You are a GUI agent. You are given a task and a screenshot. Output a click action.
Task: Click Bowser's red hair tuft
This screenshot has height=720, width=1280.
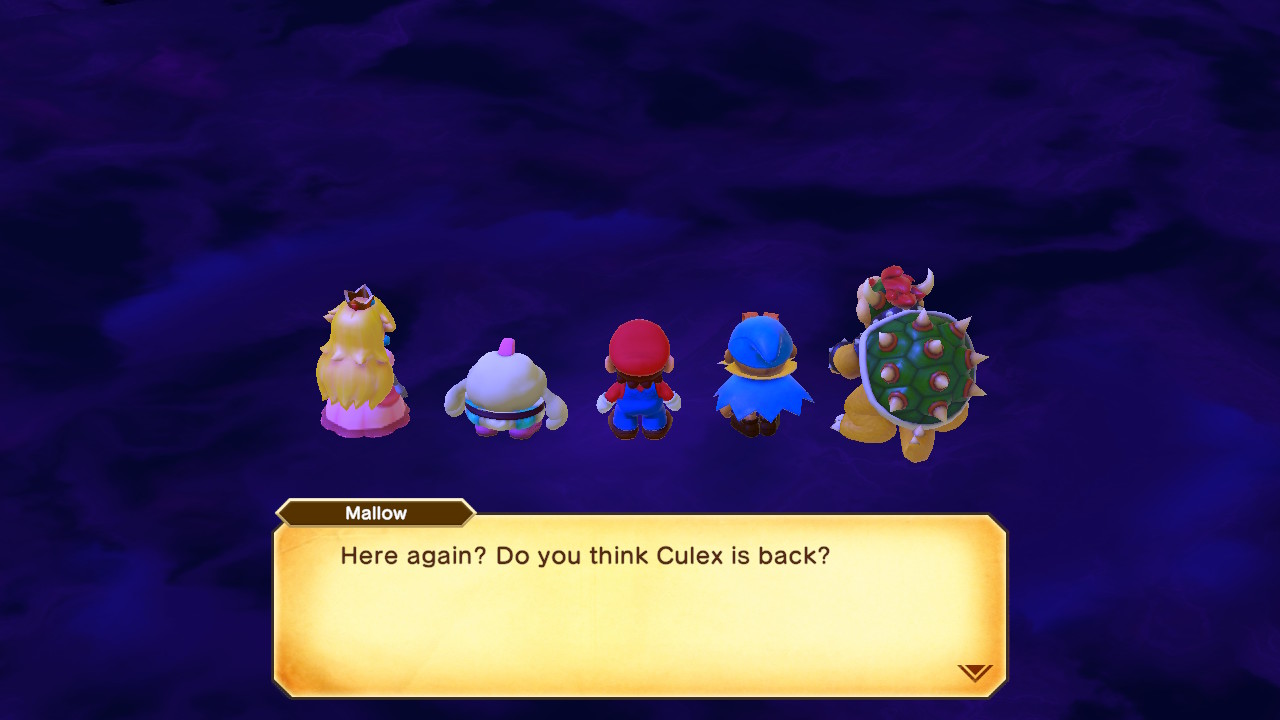[x=898, y=285]
